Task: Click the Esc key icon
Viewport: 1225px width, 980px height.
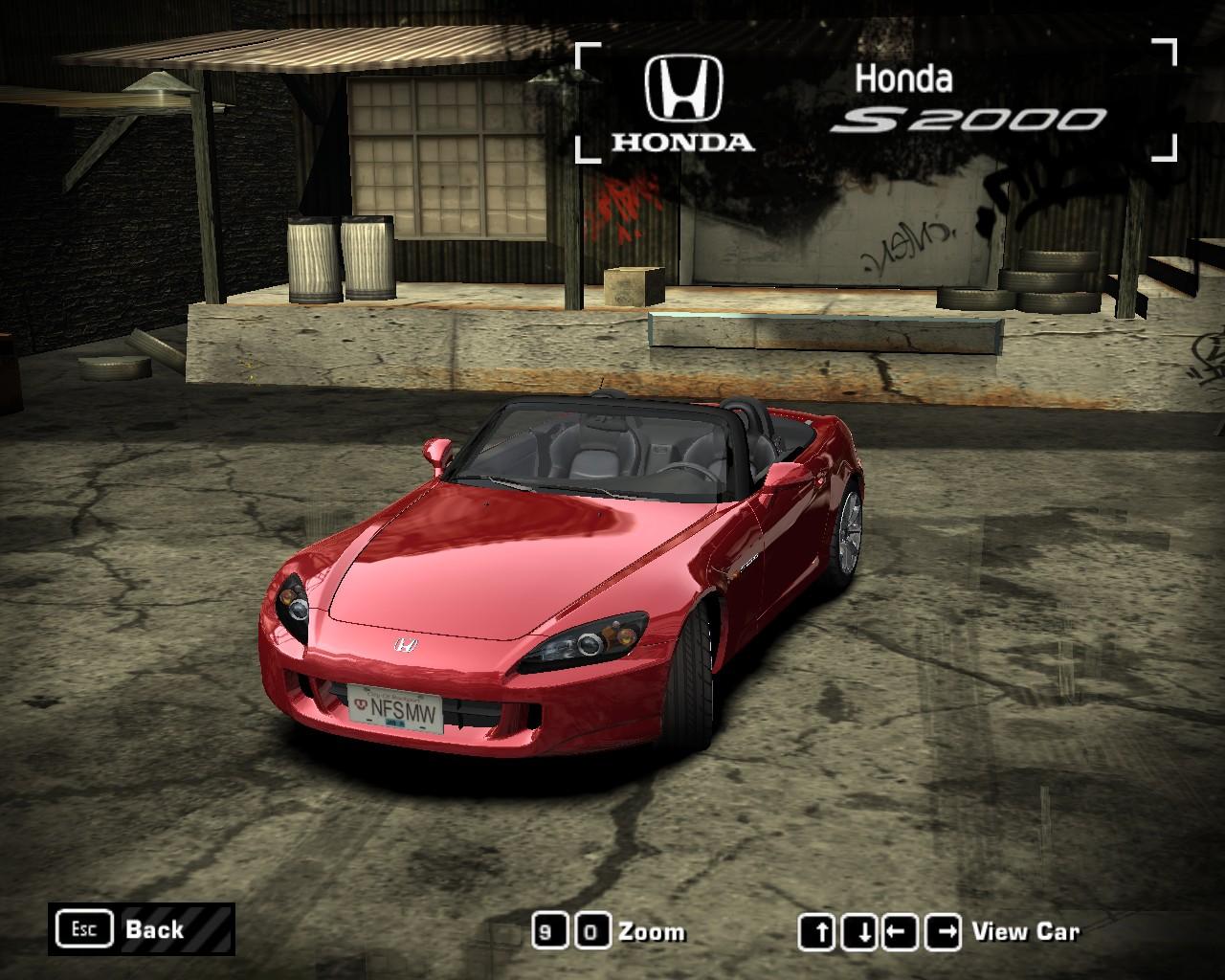Action: tap(84, 928)
